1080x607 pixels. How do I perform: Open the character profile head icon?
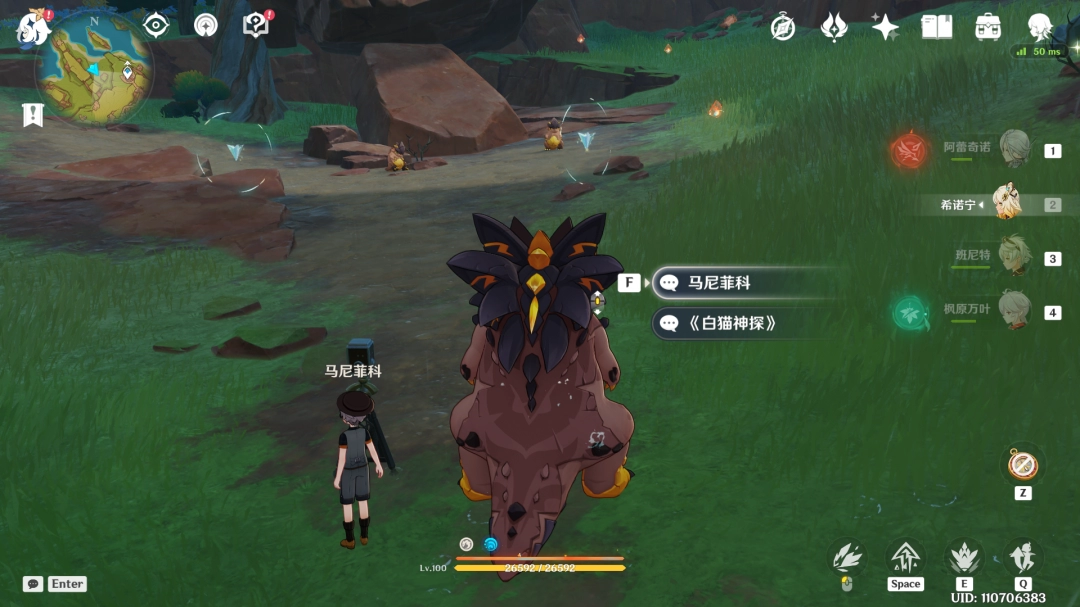(1041, 27)
